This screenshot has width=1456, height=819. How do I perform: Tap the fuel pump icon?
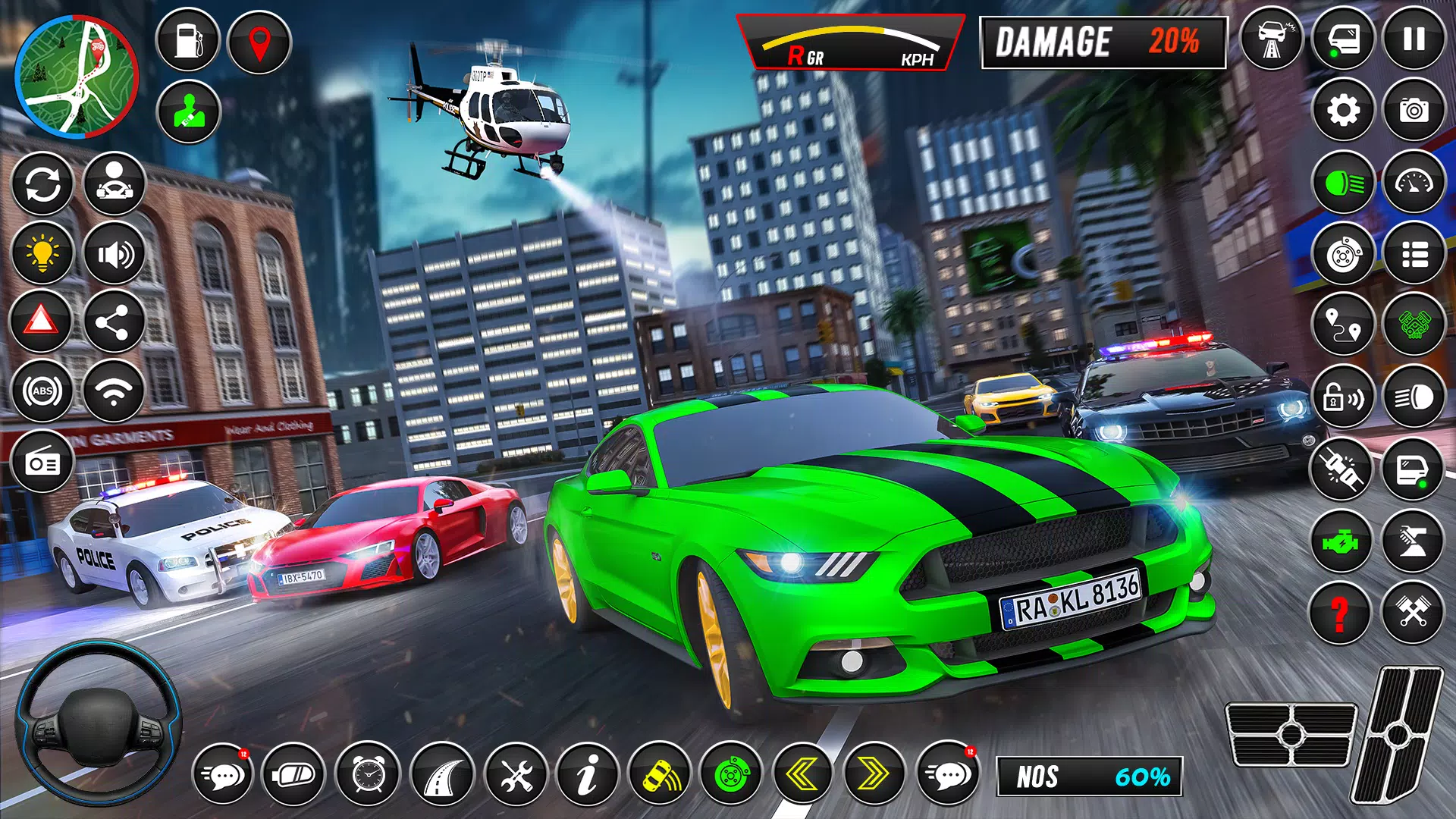coord(188,41)
